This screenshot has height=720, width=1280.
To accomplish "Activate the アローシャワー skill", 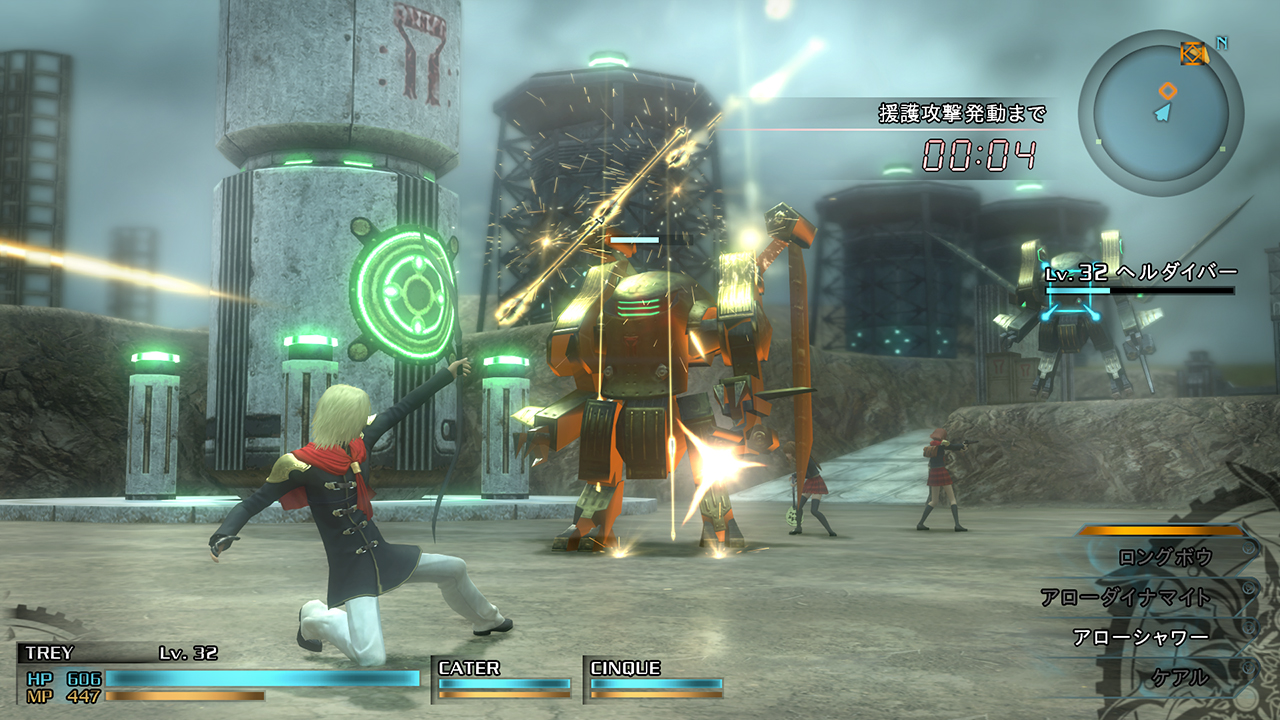I will tap(1140, 637).
